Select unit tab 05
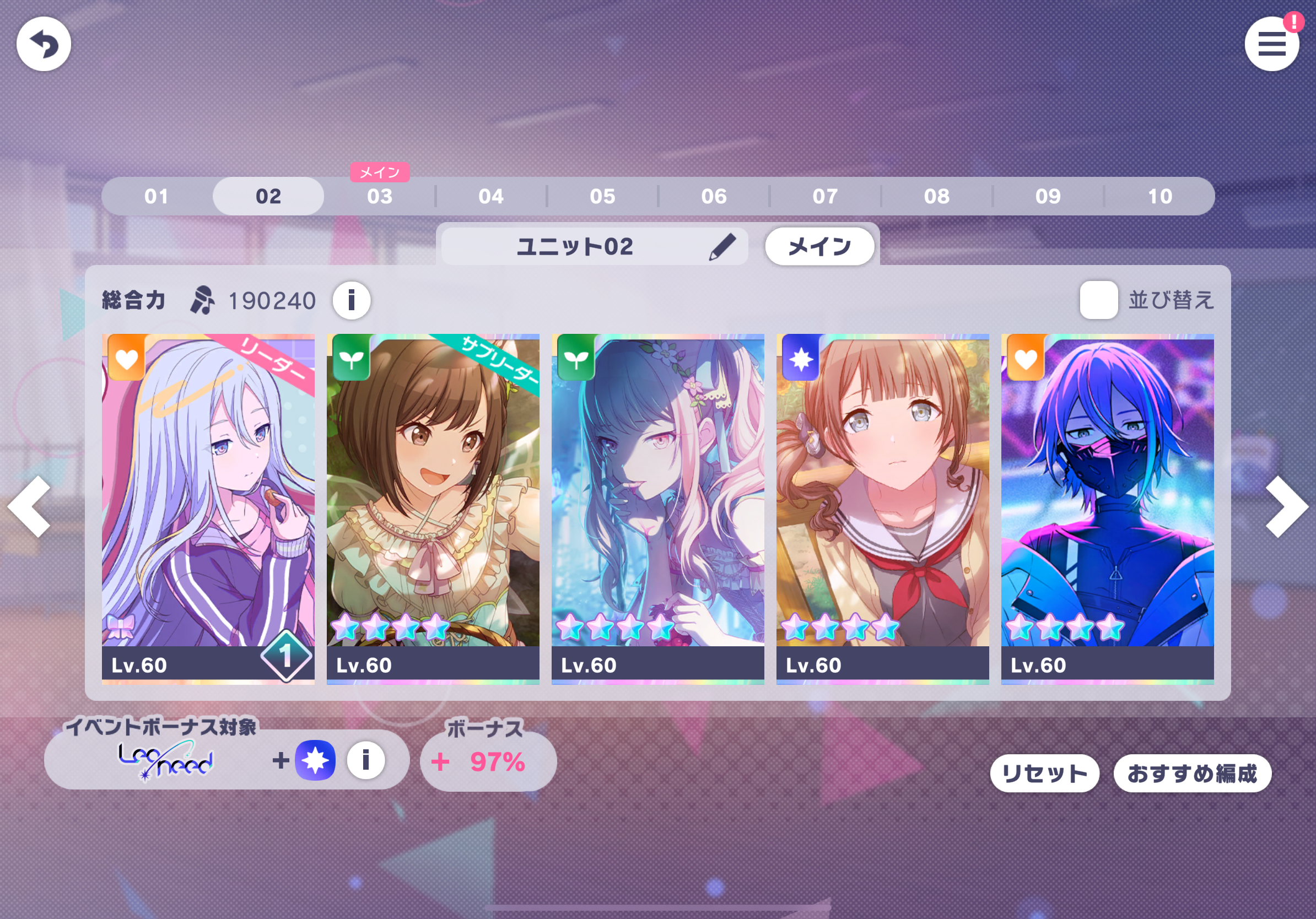This screenshot has height=919, width=1316. click(x=602, y=197)
